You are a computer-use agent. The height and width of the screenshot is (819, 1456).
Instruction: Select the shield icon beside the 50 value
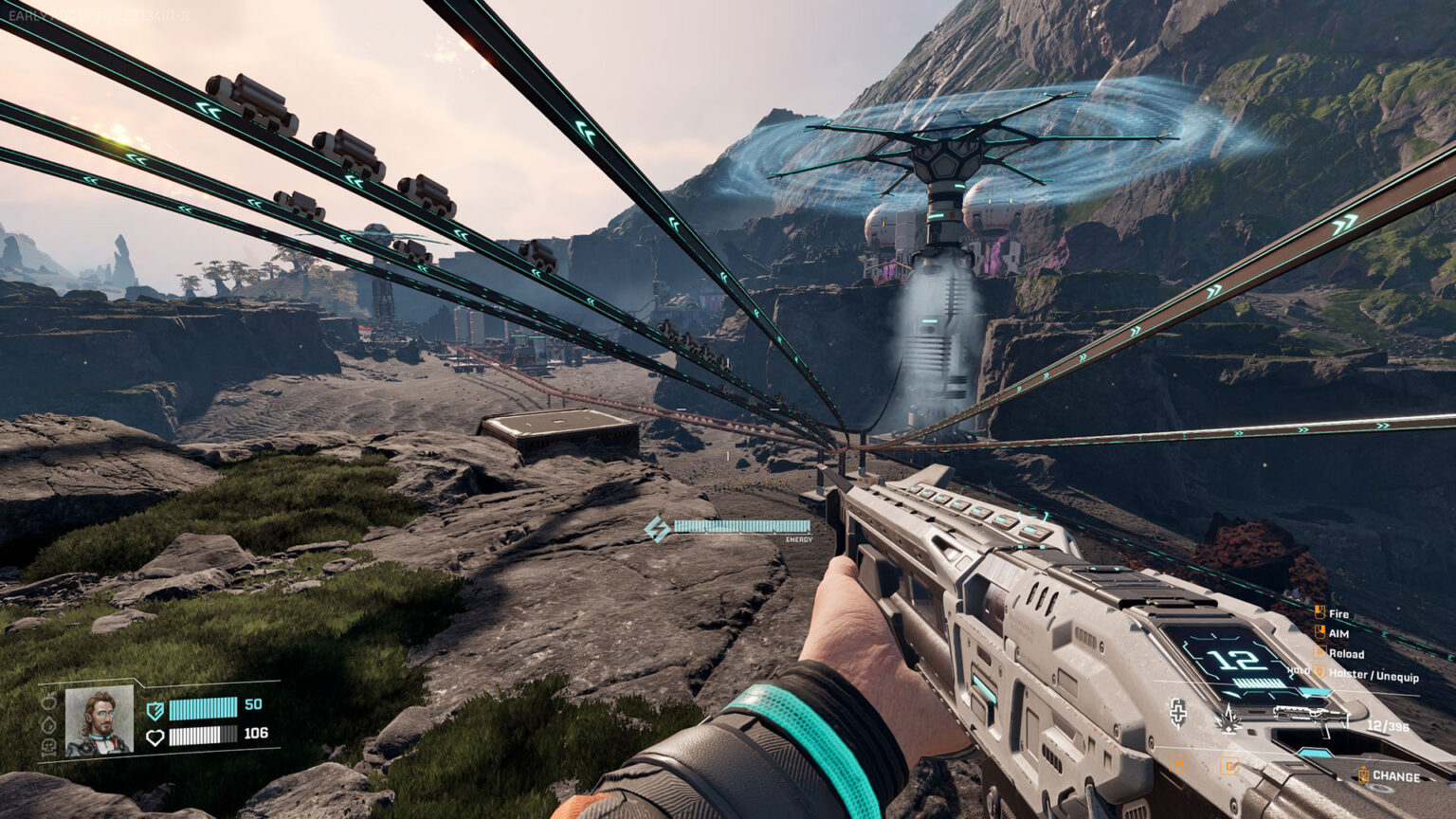pos(155,710)
